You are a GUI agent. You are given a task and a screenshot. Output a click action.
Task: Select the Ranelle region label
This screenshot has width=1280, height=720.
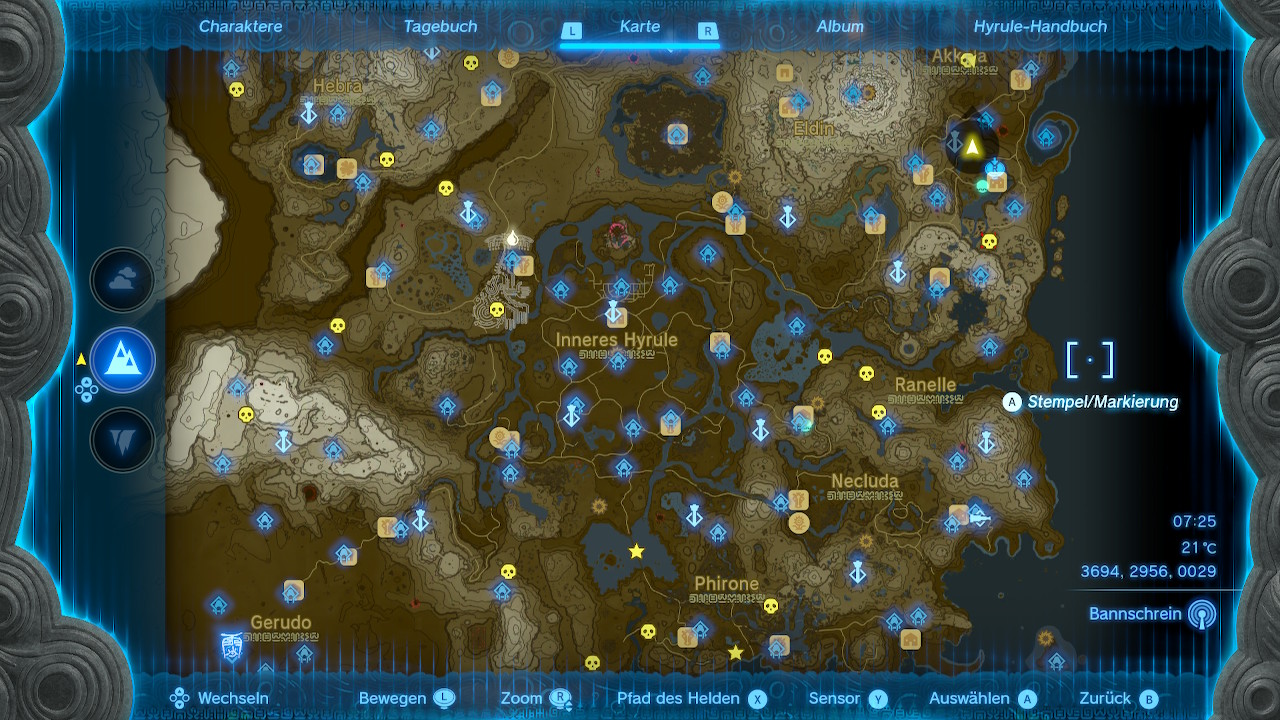[925, 385]
